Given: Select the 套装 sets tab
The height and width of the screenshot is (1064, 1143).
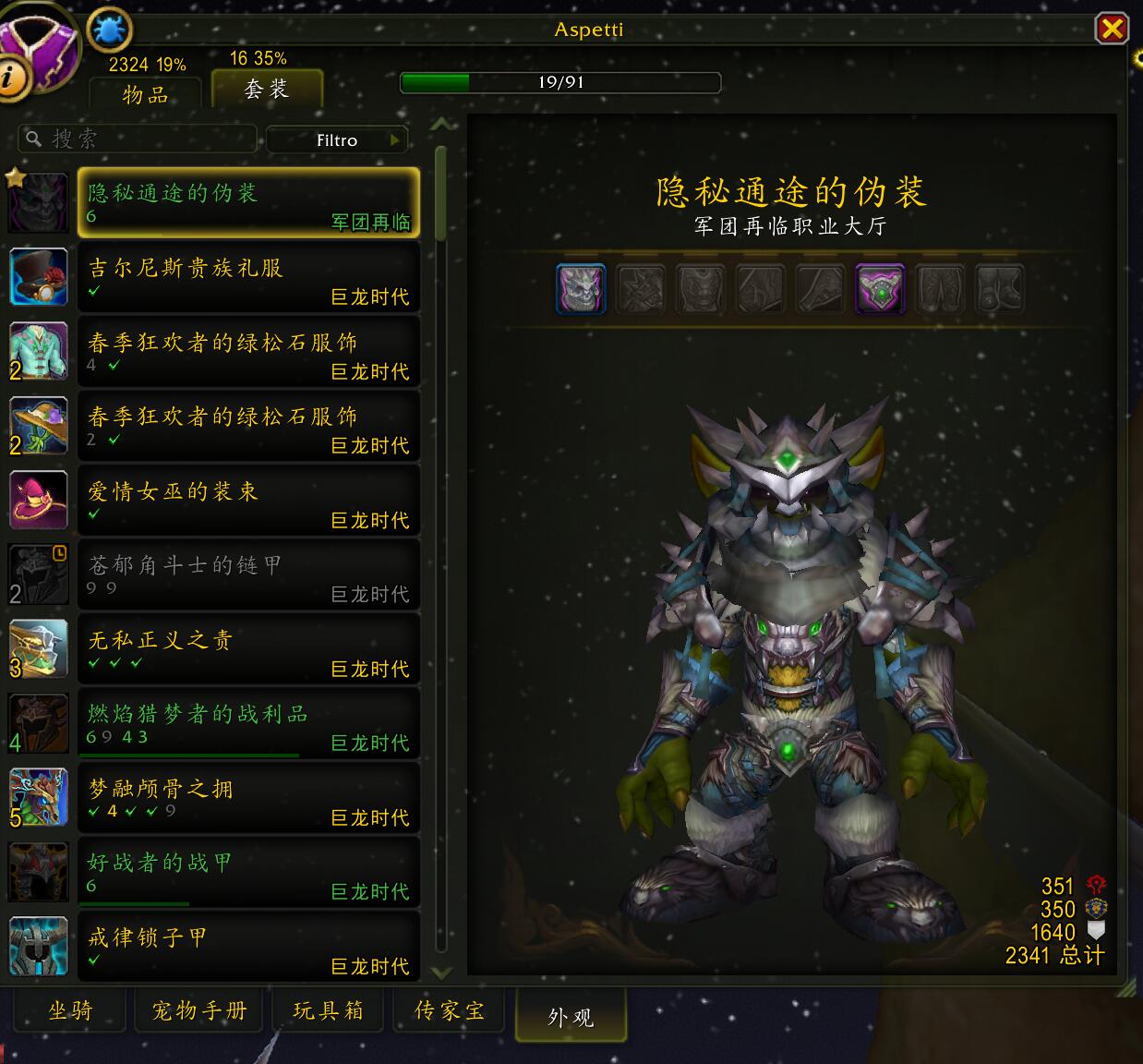Looking at the screenshot, I should [x=267, y=89].
